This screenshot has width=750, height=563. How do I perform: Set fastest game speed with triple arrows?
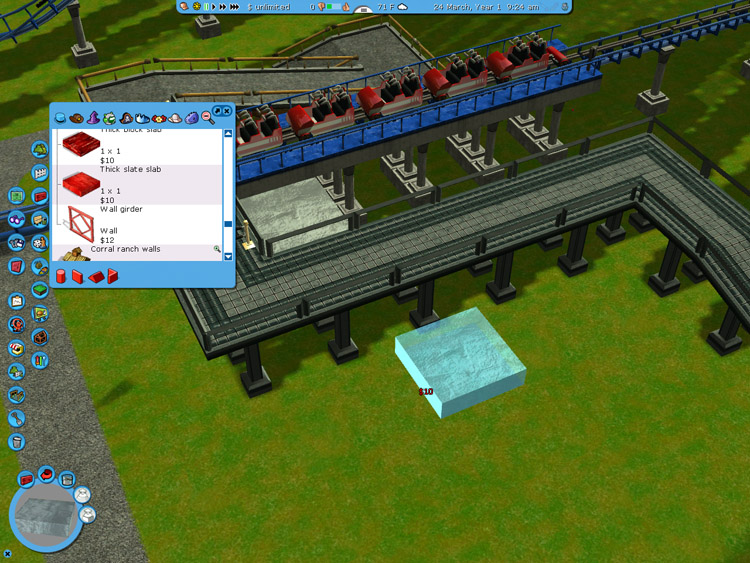(235, 7)
